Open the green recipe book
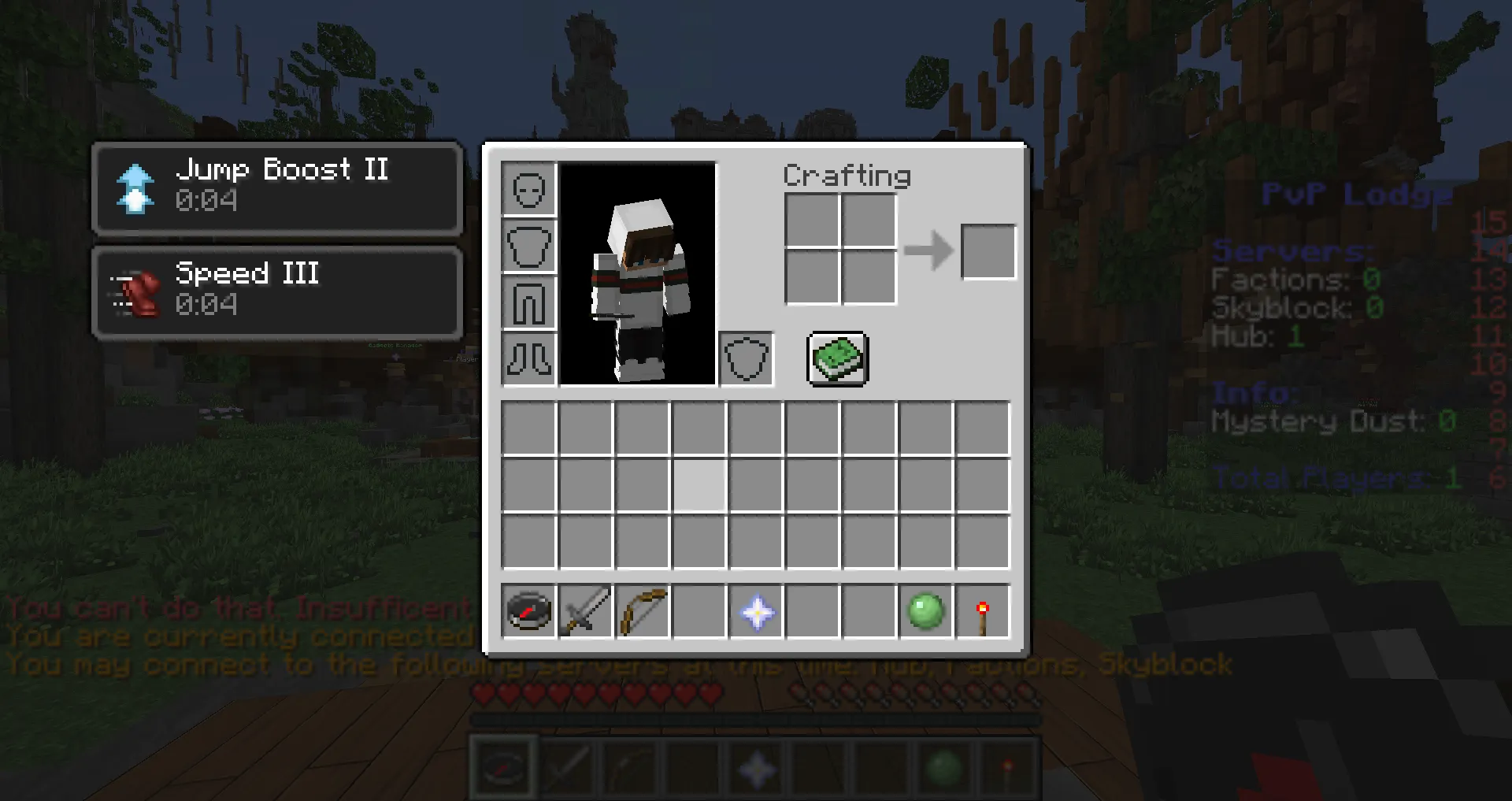This screenshot has height=801, width=1512. [x=838, y=359]
